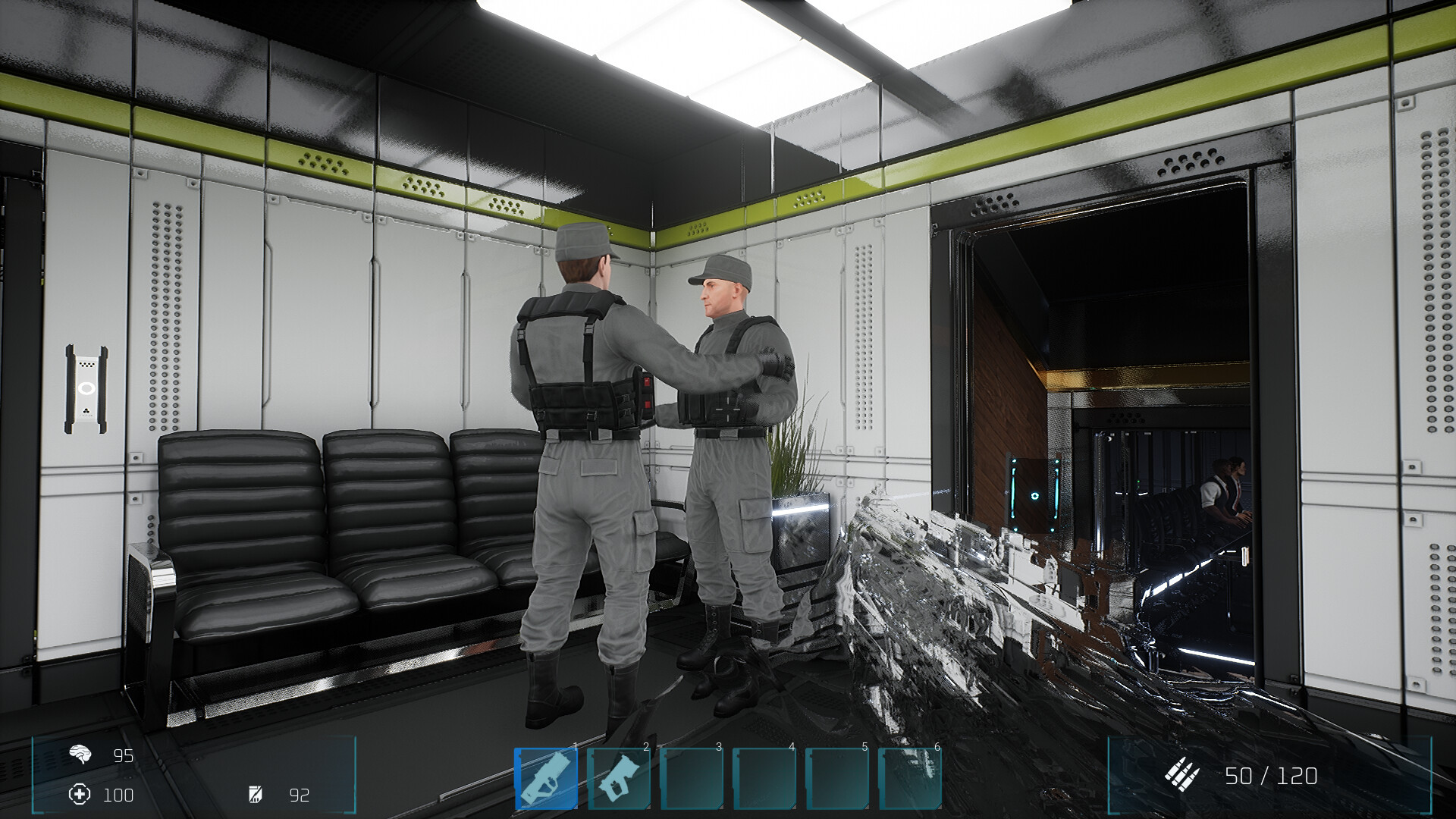Click the slot number 1 label

[x=574, y=746]
